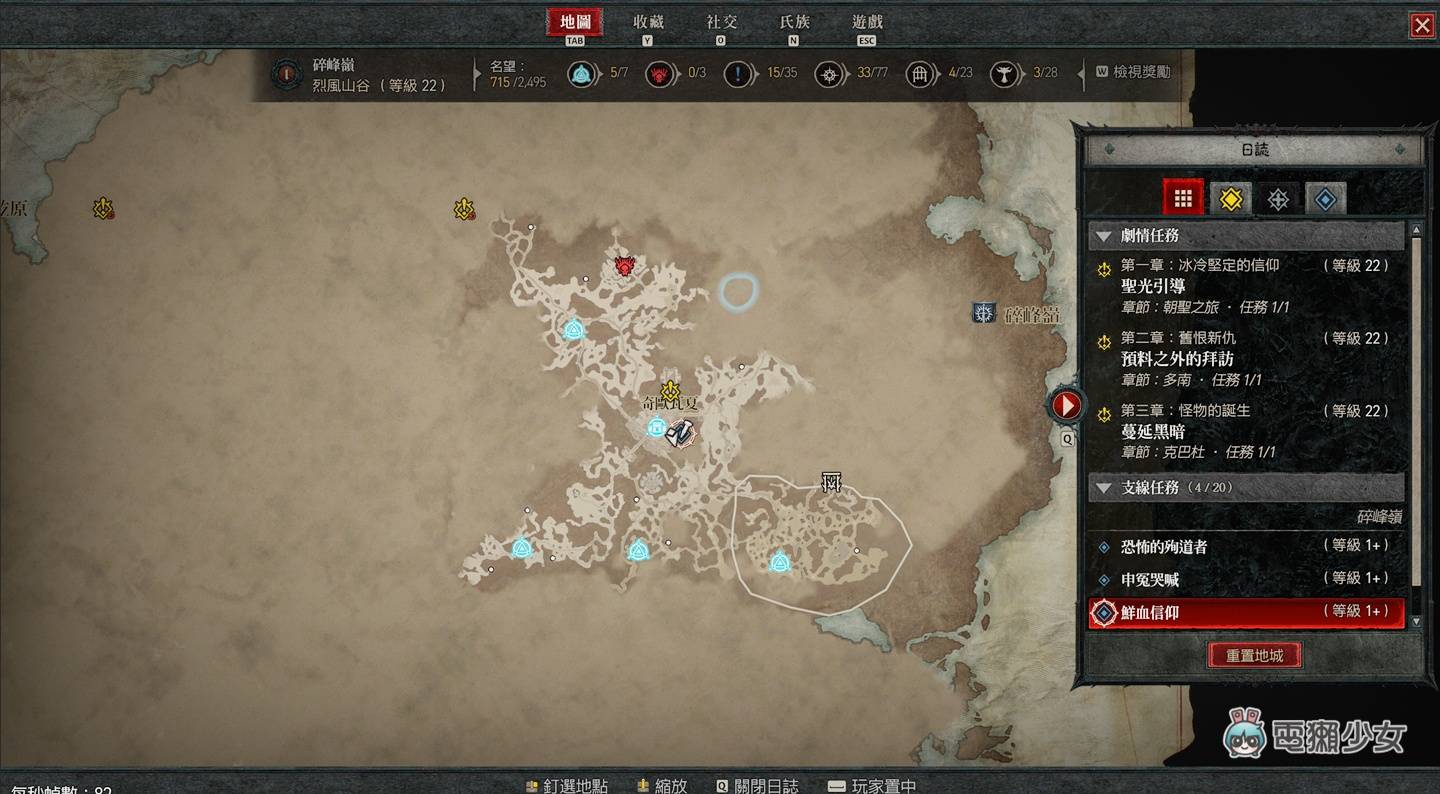Click the red demon stronghold map marker
This screenshot has height=794, width=1440.
coord(625,266)
